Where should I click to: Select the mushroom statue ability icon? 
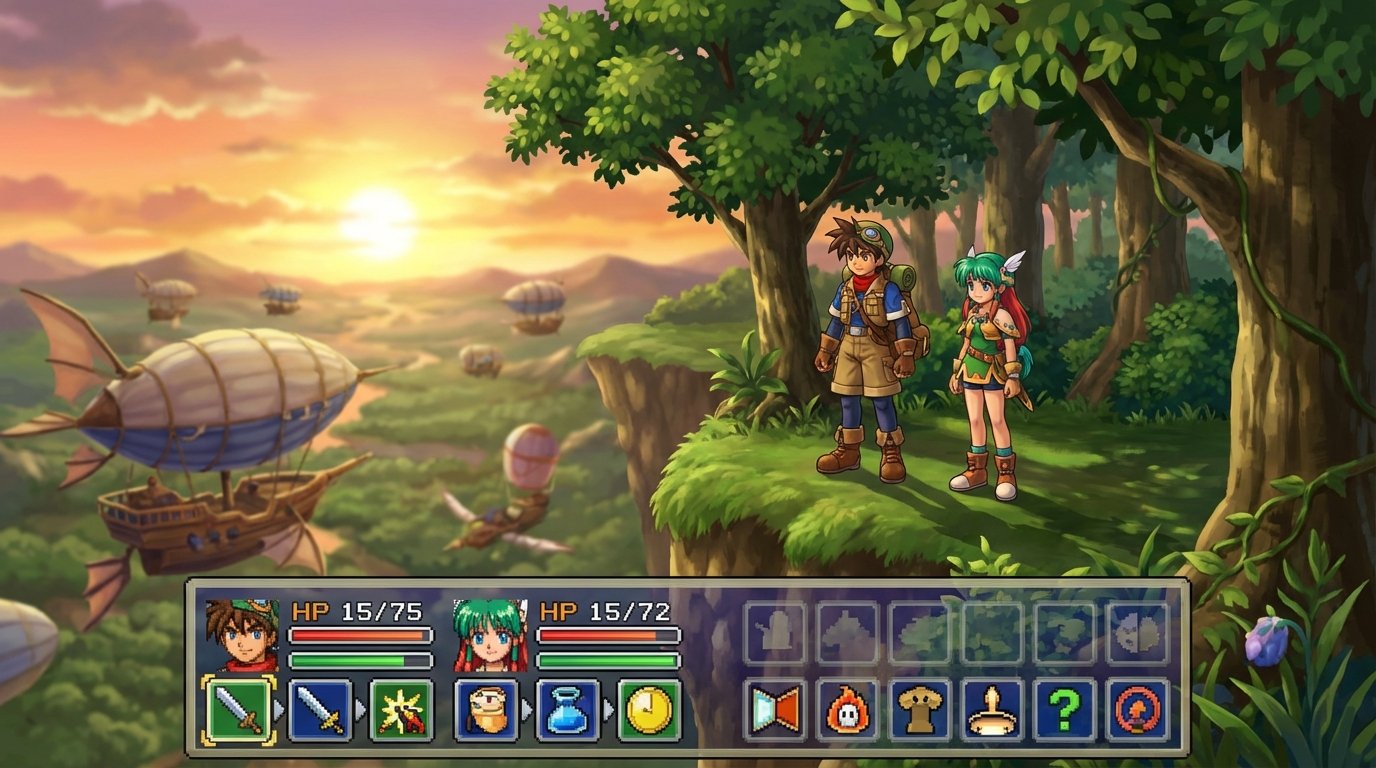pyautogui.click(x=921, y=710)
